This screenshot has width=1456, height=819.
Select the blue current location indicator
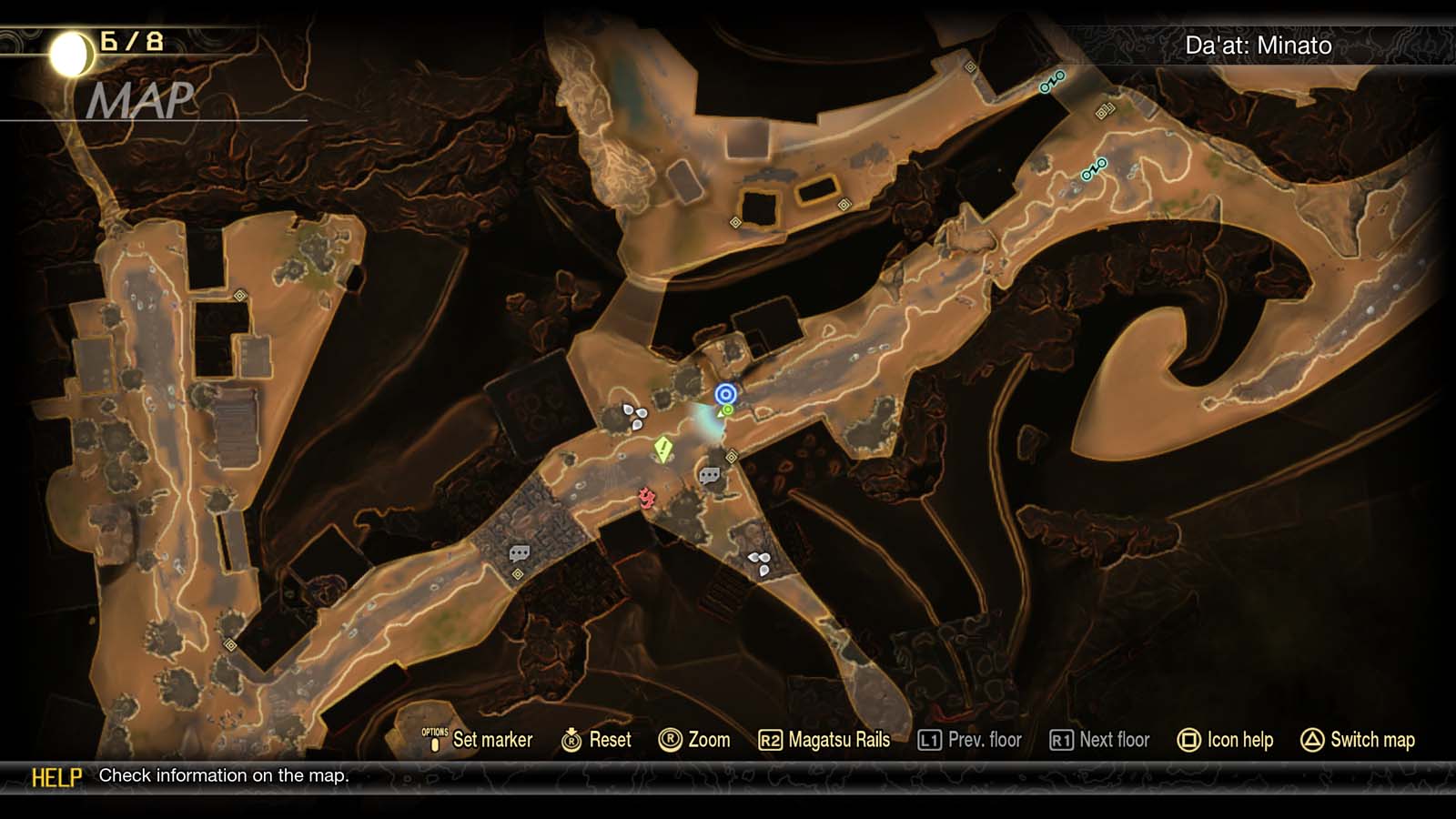click(725, 394)
